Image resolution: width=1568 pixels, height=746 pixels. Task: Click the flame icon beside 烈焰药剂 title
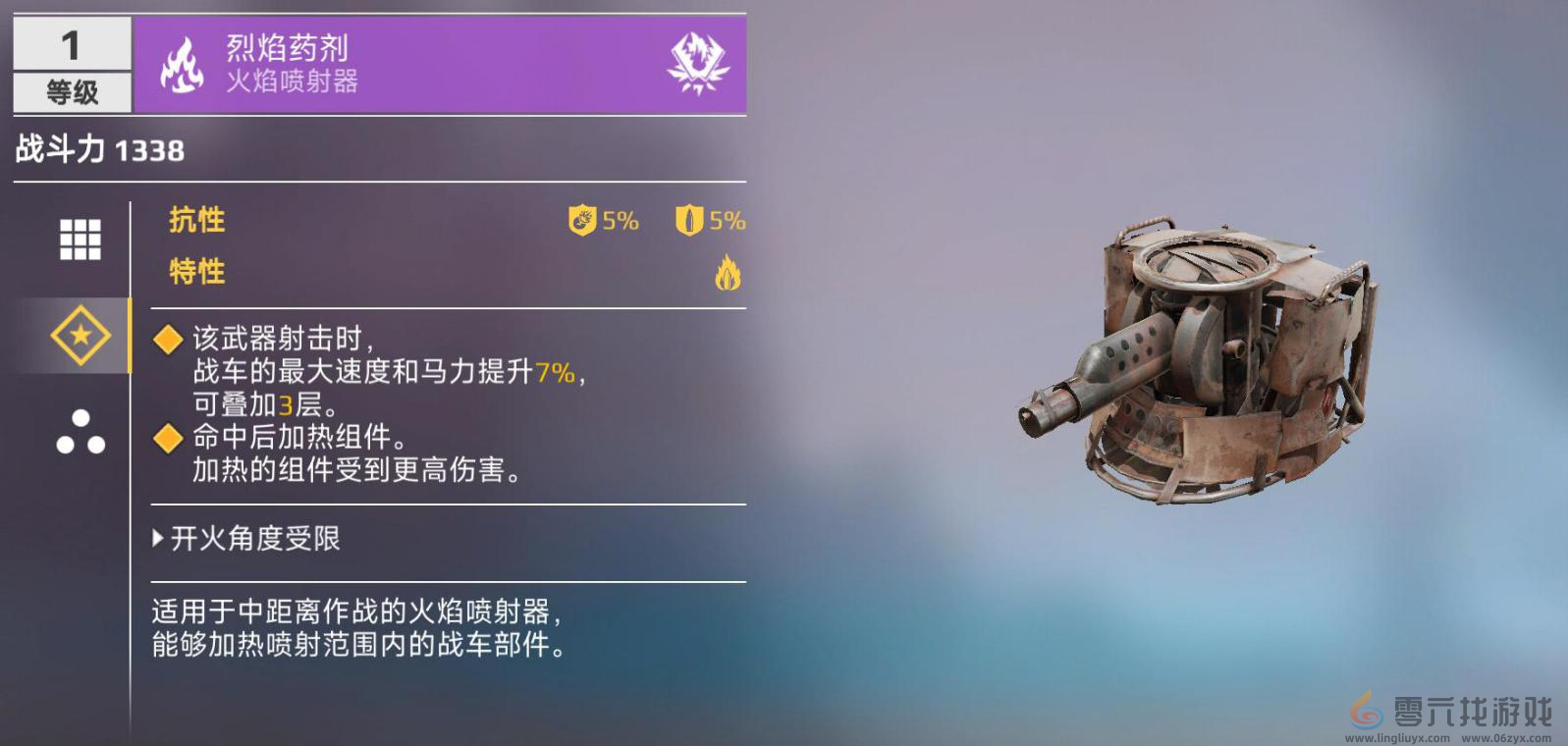[183, 65]
